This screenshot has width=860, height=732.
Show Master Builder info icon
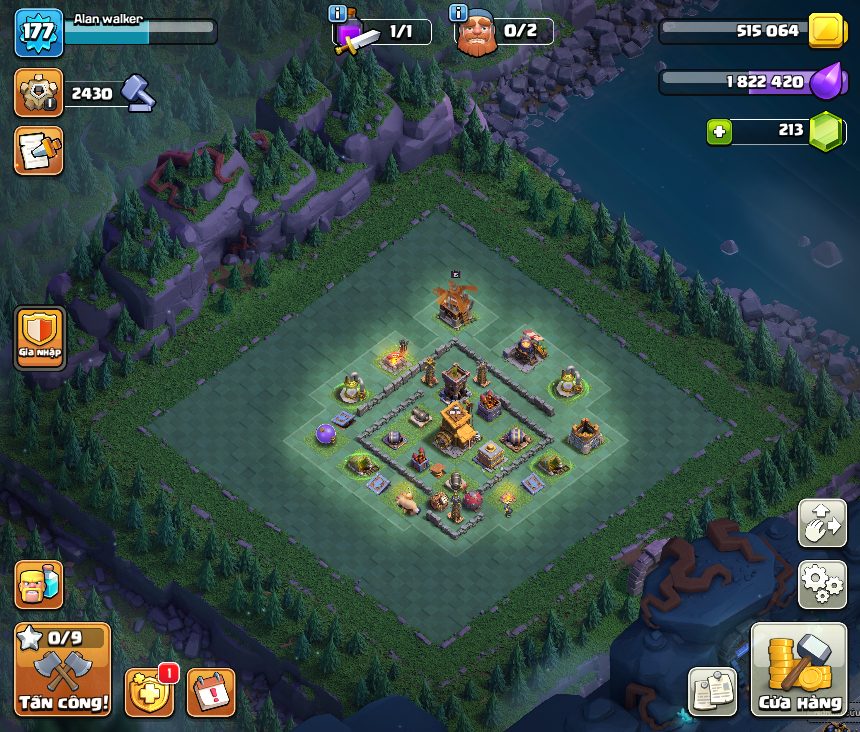tap(459, 13)
